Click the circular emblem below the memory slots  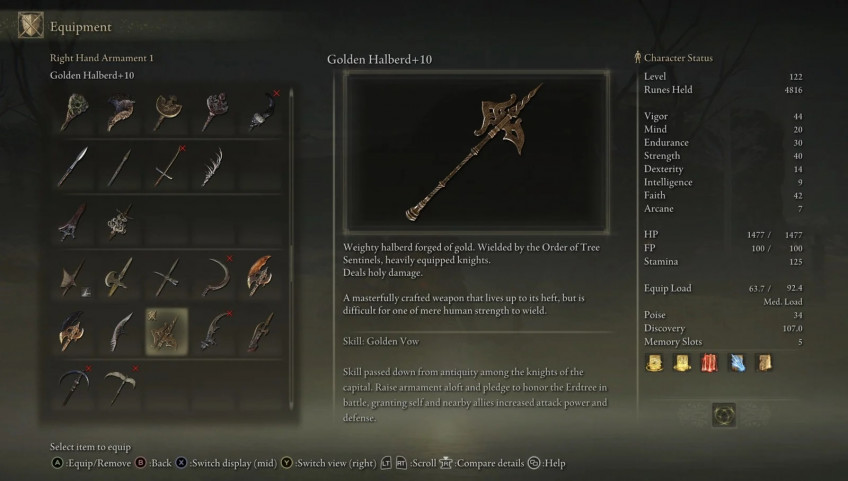coord(724,411)
